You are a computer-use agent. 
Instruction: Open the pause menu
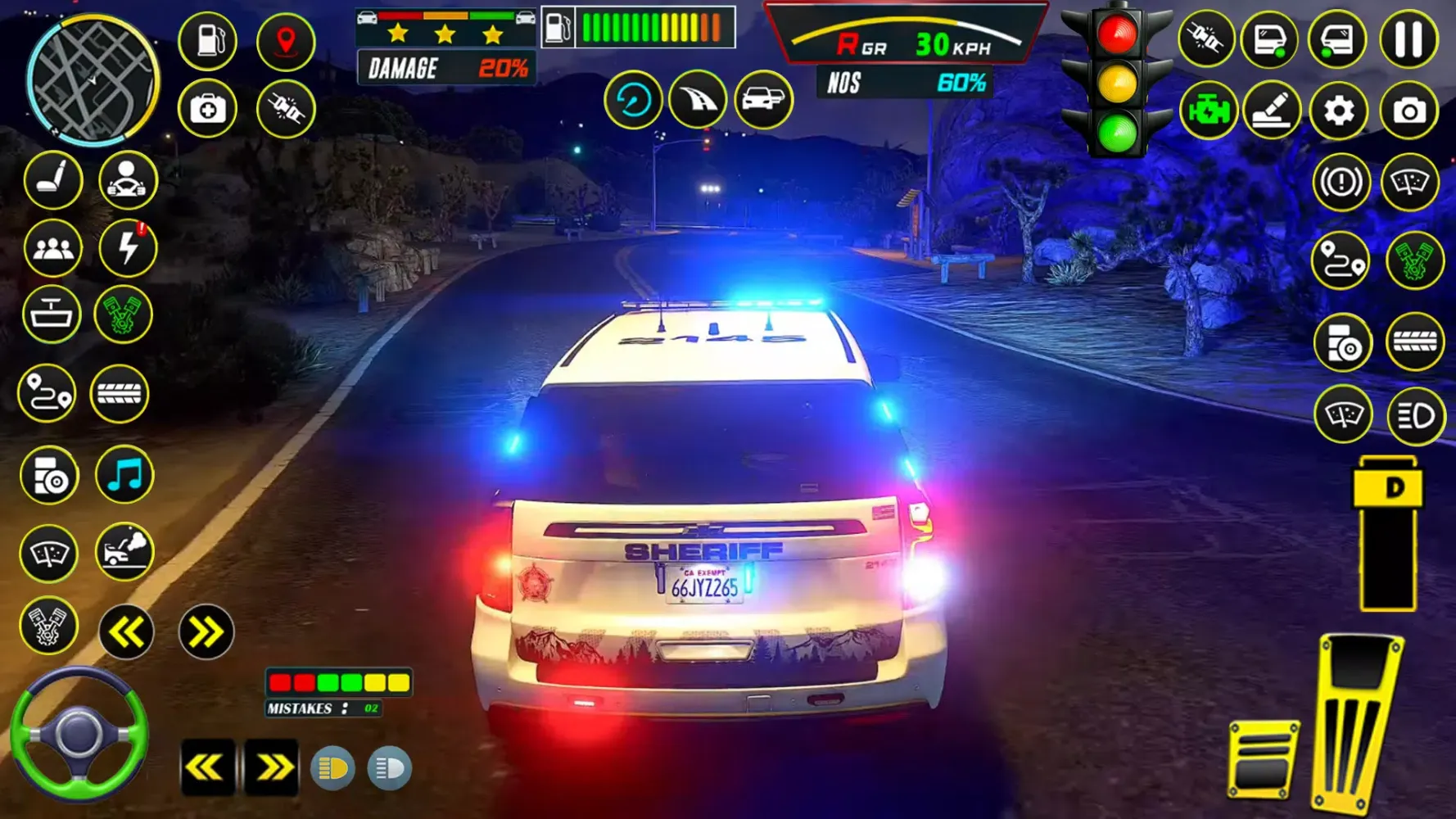point(1410,40)
